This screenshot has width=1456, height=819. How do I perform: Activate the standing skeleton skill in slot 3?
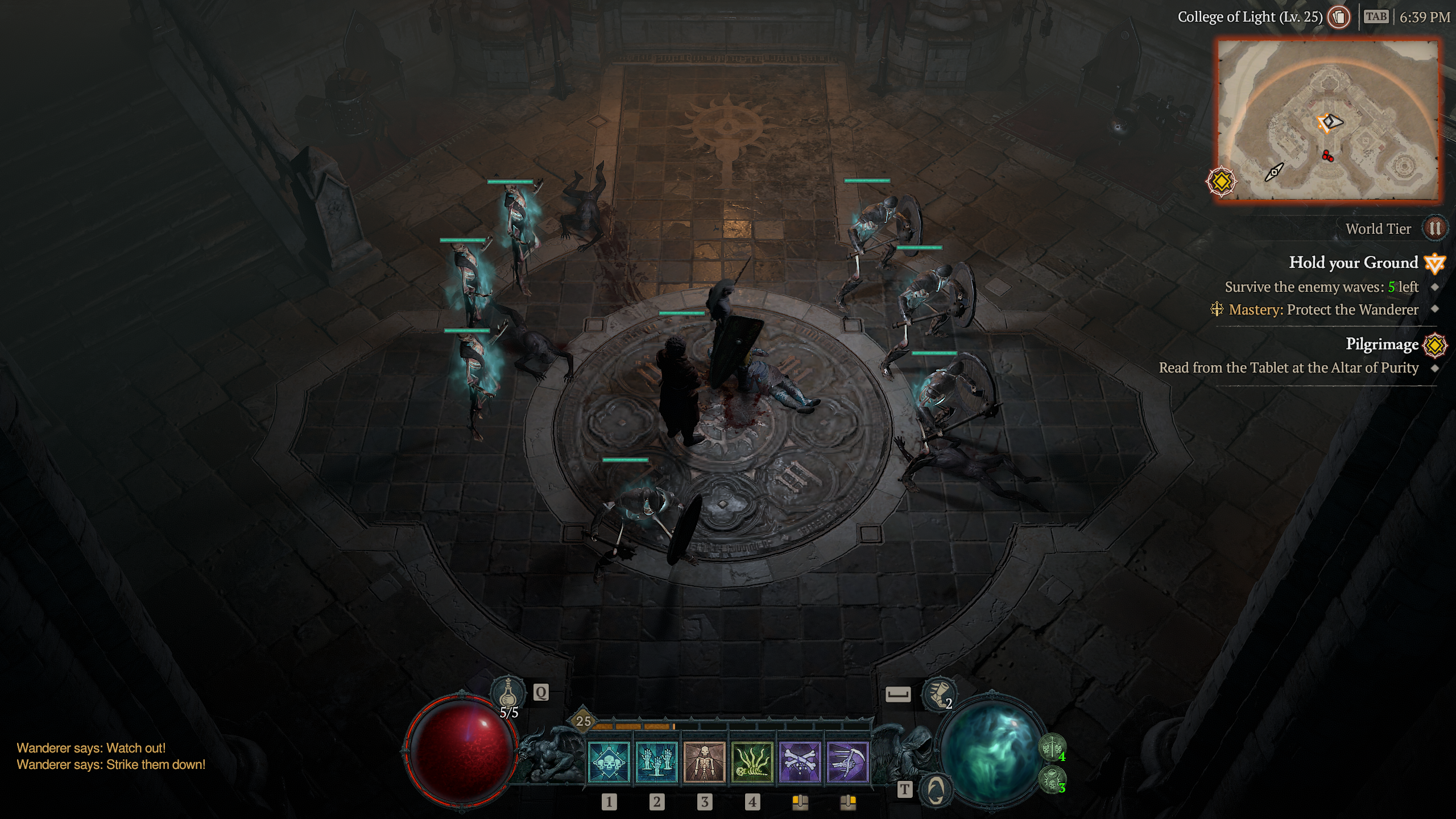(704, 763)
